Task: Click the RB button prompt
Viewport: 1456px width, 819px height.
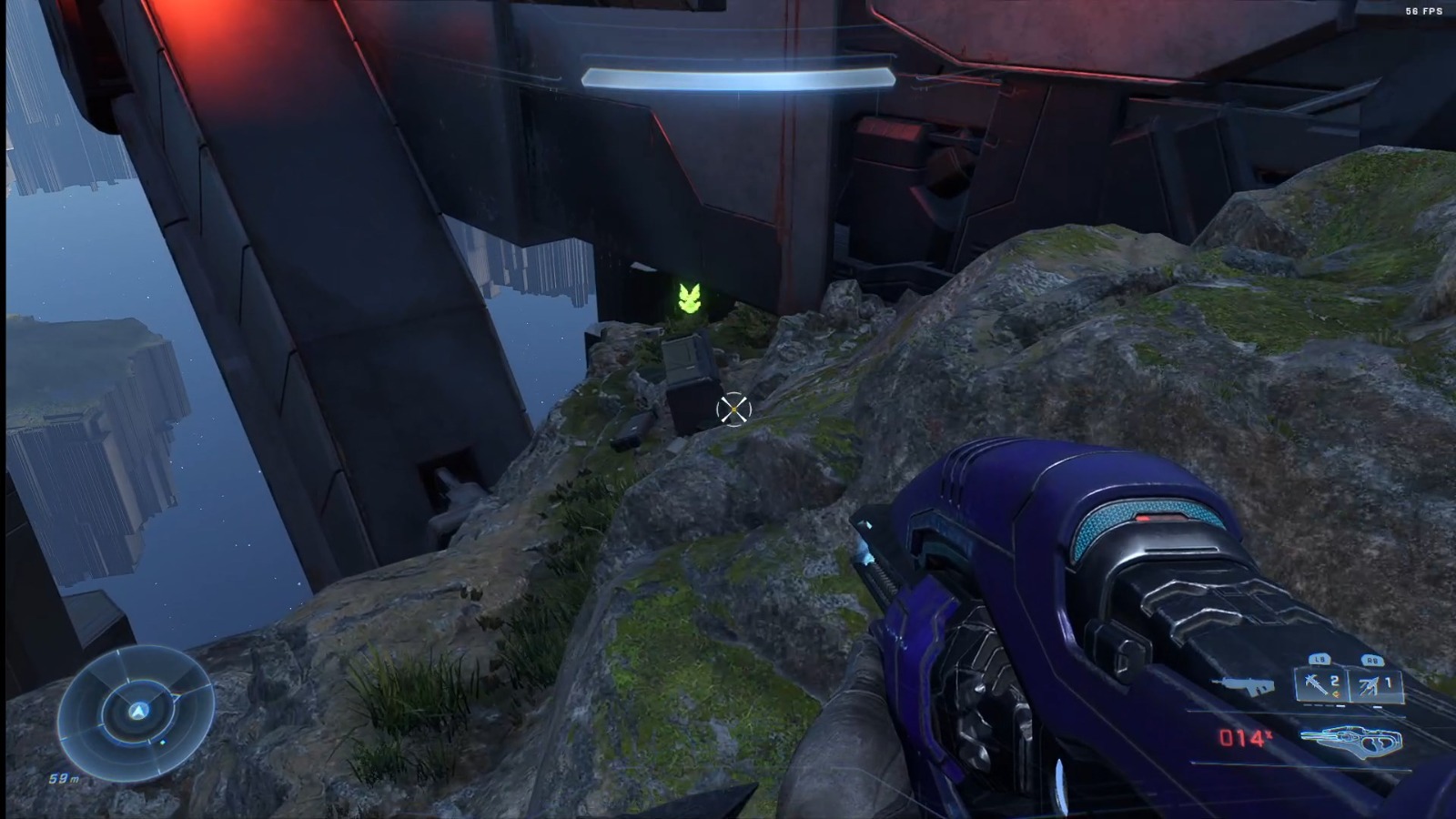Action: (1372, 661)
